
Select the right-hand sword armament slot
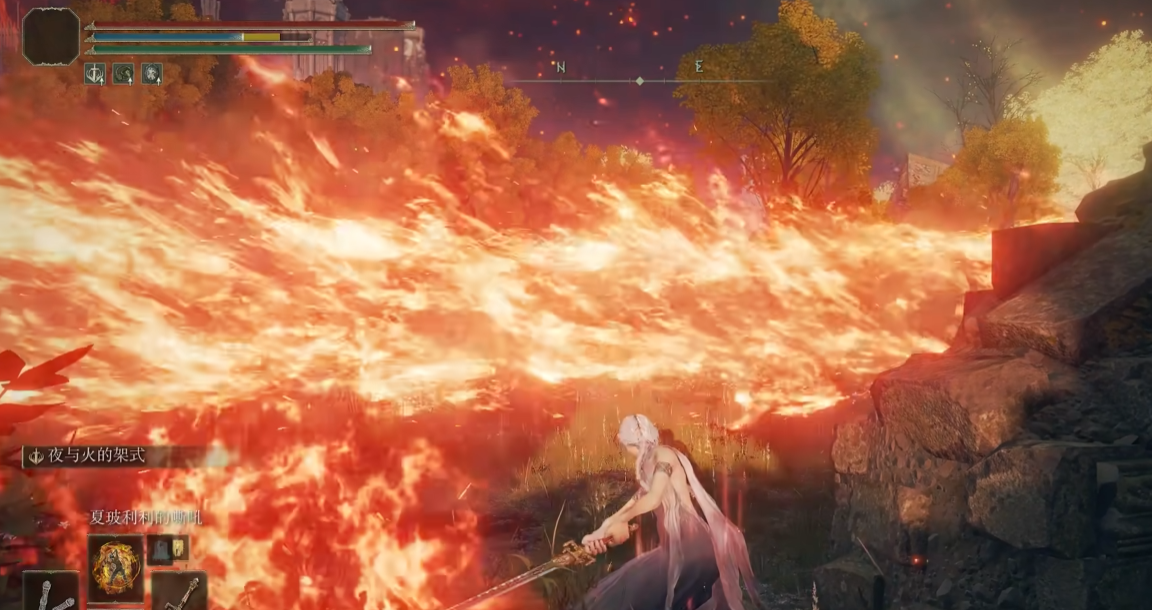(179, 591)
